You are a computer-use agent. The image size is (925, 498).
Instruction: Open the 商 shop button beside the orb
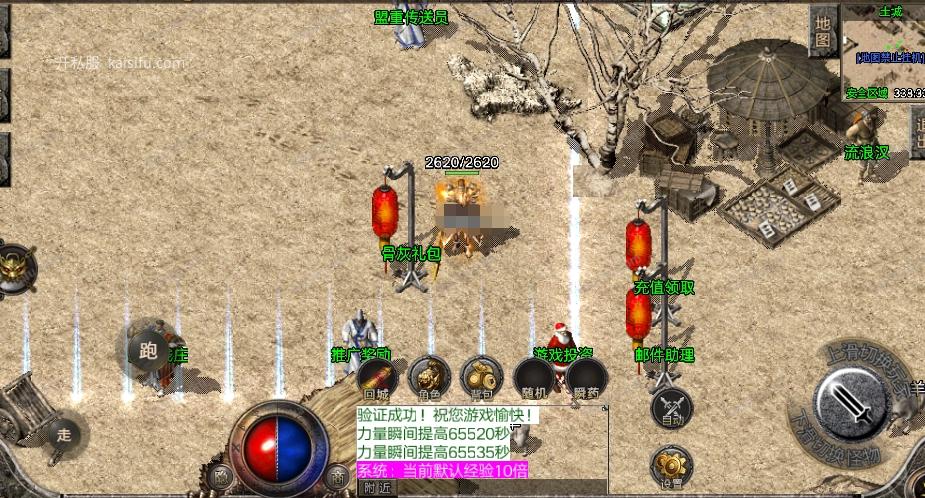tap(339, 479)
